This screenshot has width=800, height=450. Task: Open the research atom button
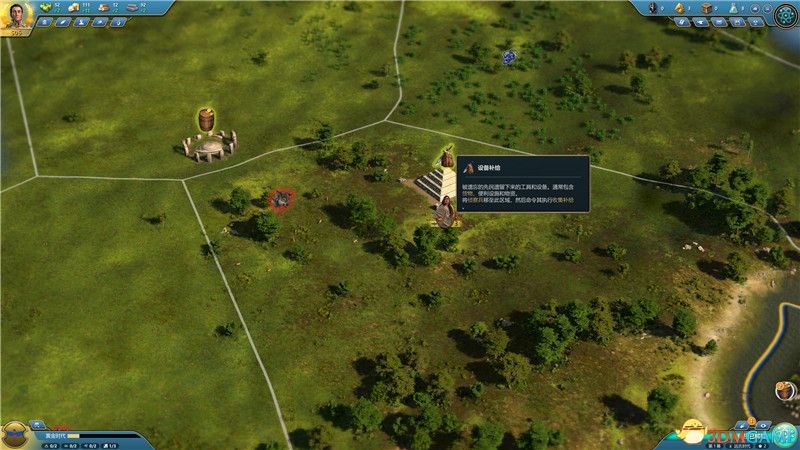[x=785, y=15]
